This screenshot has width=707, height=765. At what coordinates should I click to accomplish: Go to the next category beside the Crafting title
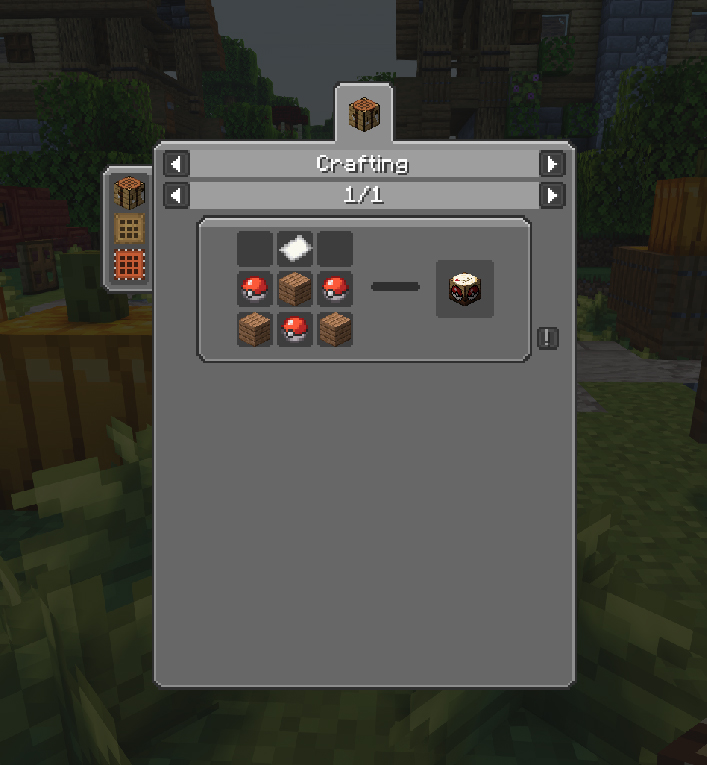tap(551, 163)
